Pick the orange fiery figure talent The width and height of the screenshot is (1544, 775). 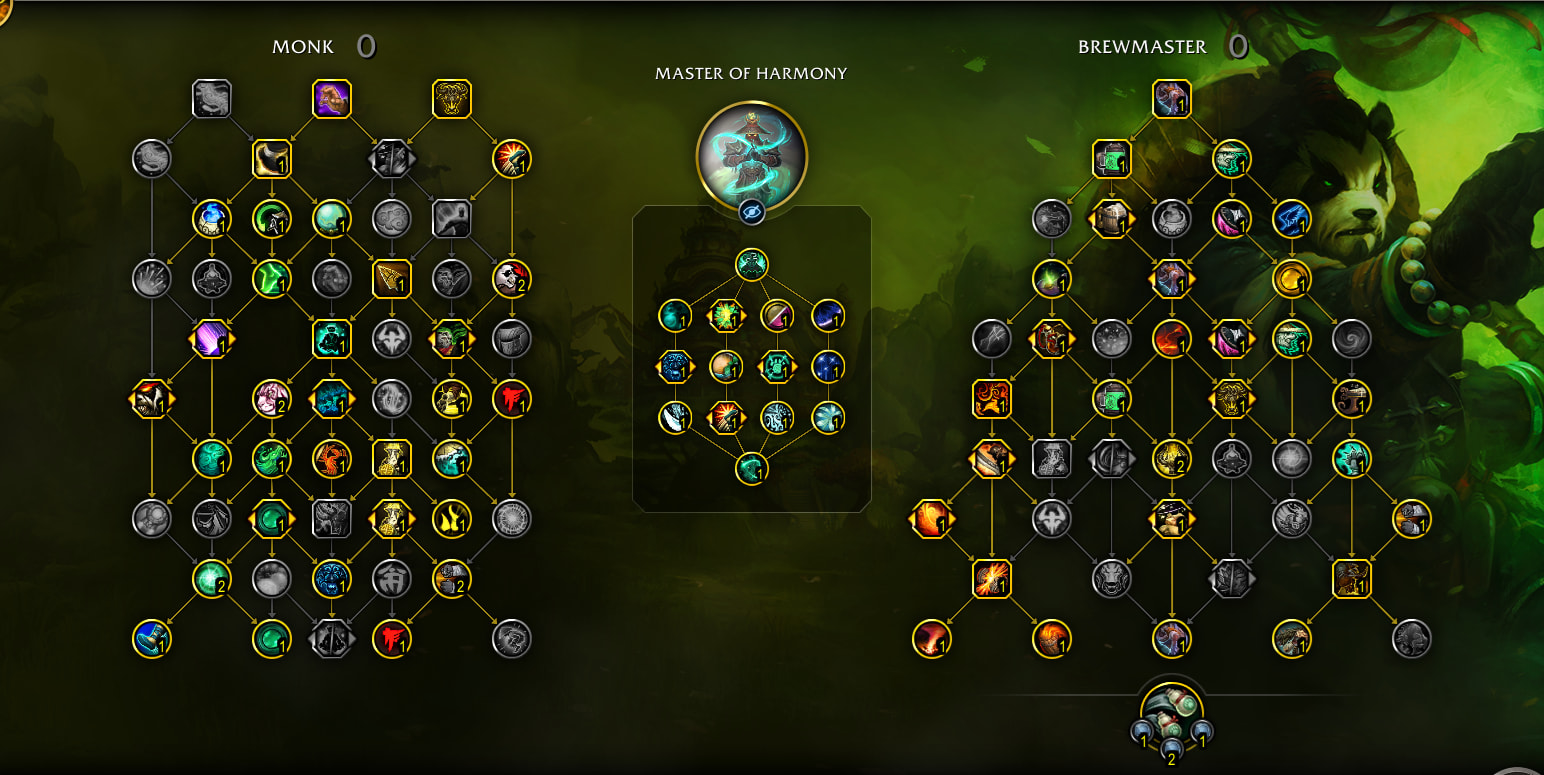(331, 459)
